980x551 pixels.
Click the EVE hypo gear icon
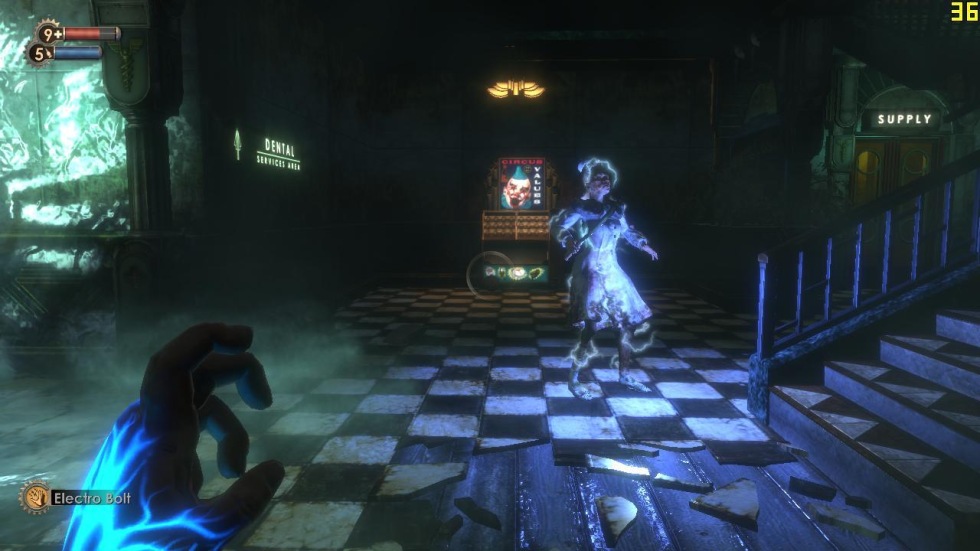[x=38, y=53]
